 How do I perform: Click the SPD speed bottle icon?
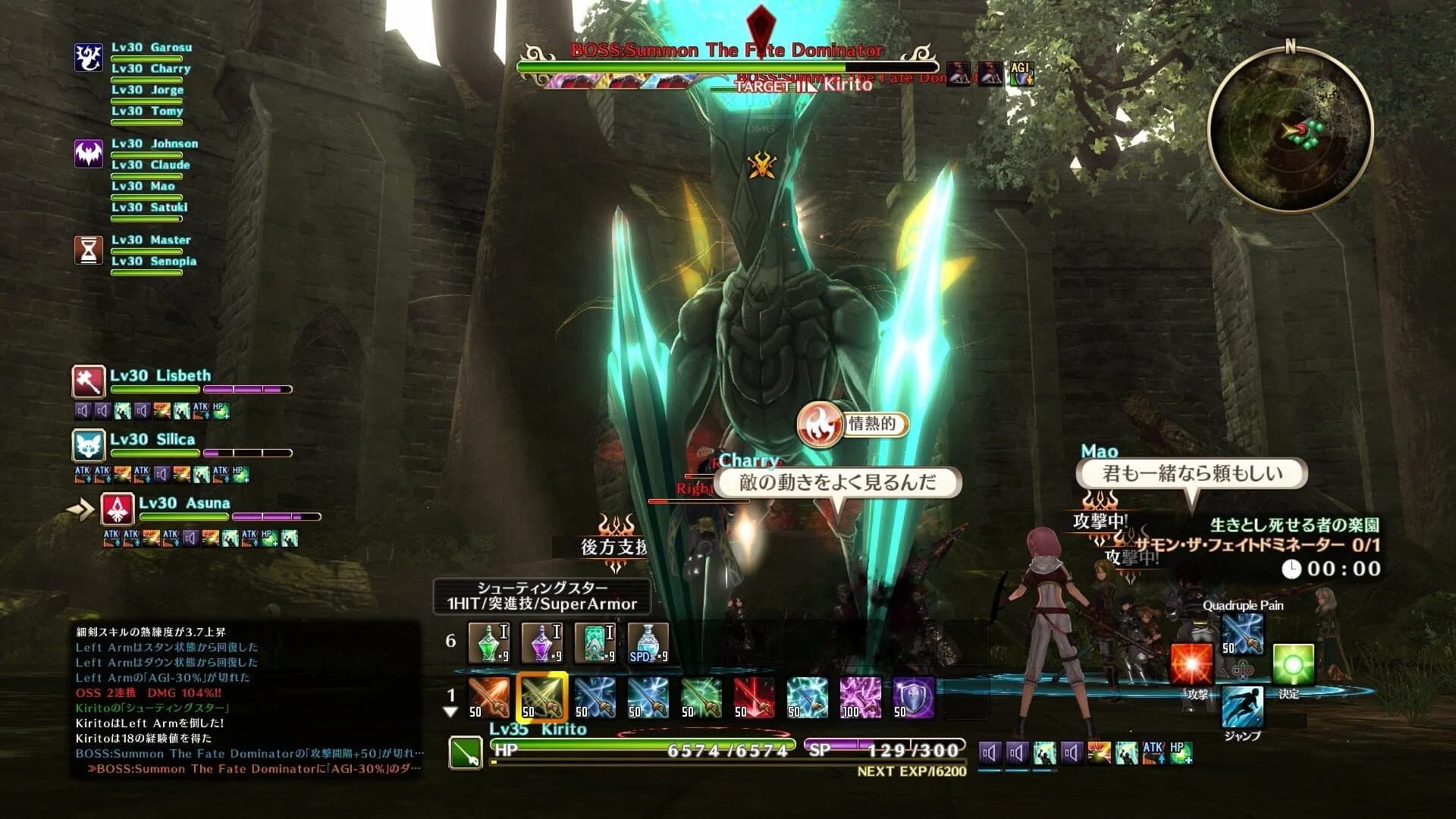coord(648,642)
